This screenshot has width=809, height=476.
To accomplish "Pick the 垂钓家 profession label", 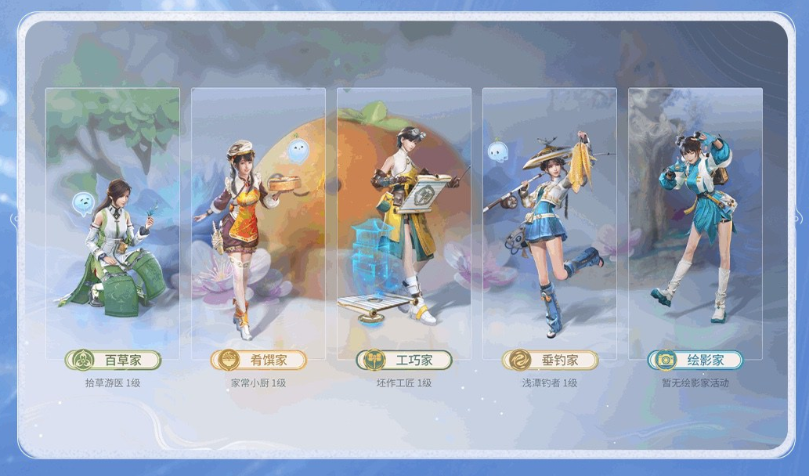I will (x=550, y=360).
